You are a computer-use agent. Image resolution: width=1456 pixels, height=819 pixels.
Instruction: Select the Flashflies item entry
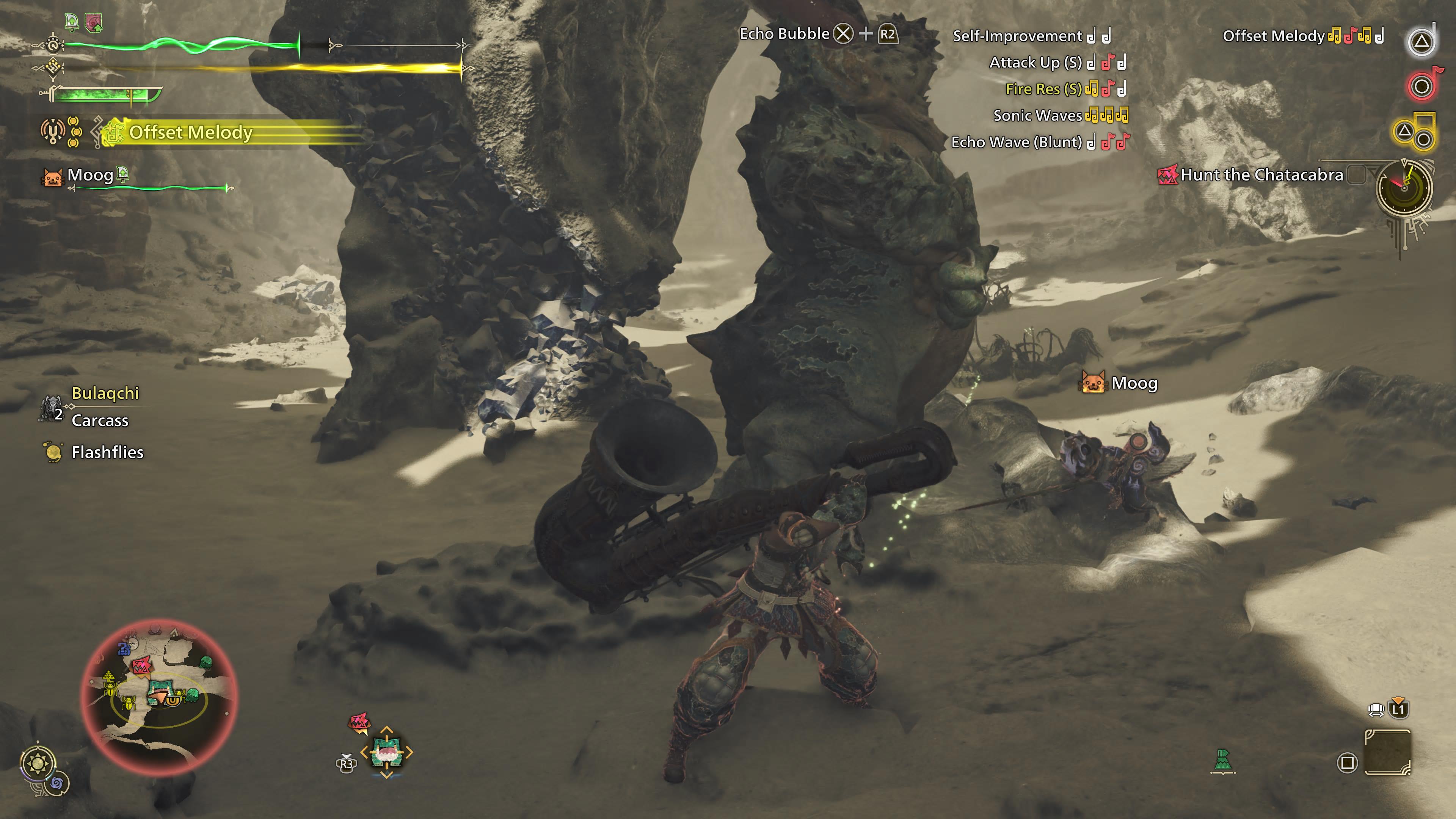point(107,452)
